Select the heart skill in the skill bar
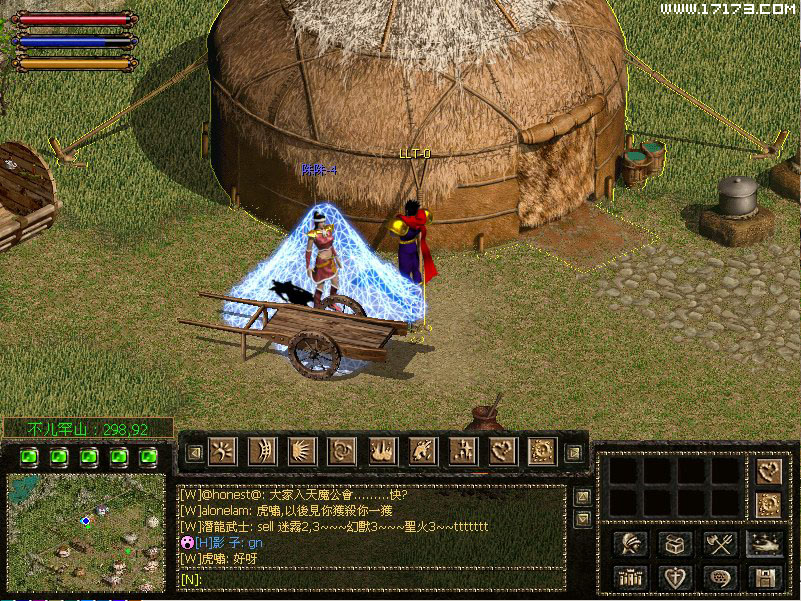 [x=502, y=452]
